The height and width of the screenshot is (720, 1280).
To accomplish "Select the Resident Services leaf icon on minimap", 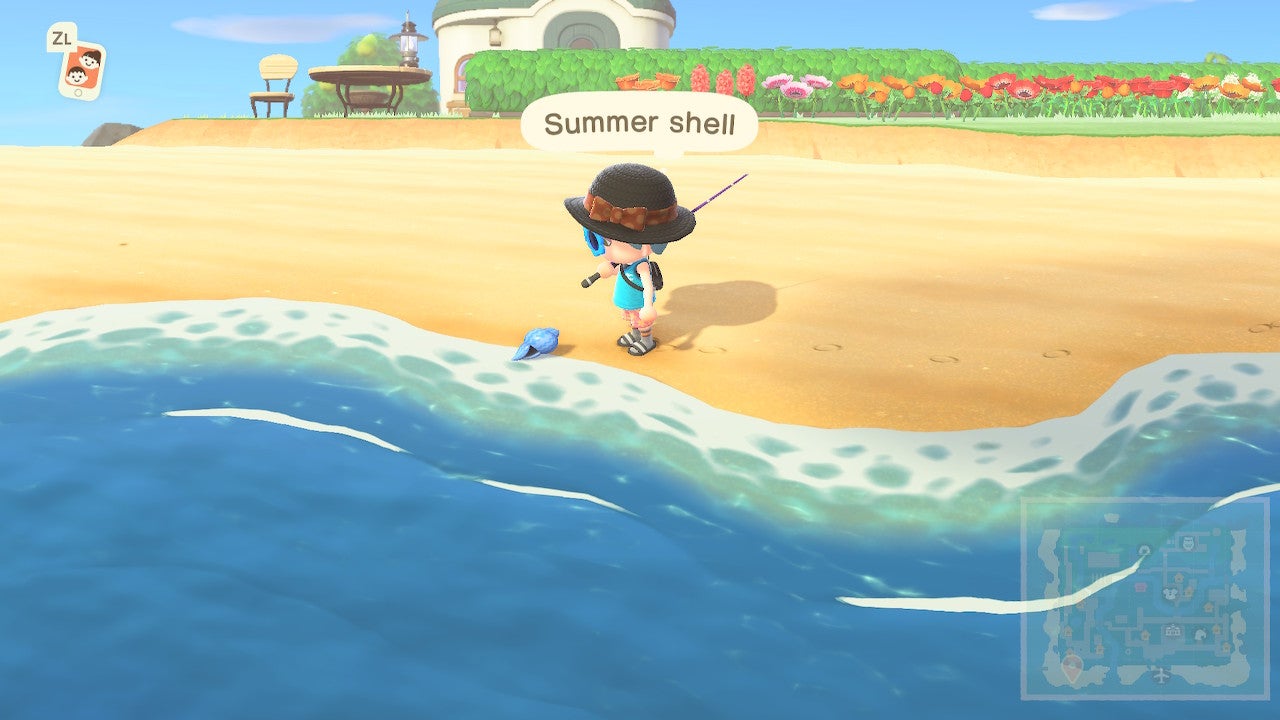I will [1169, 593].
